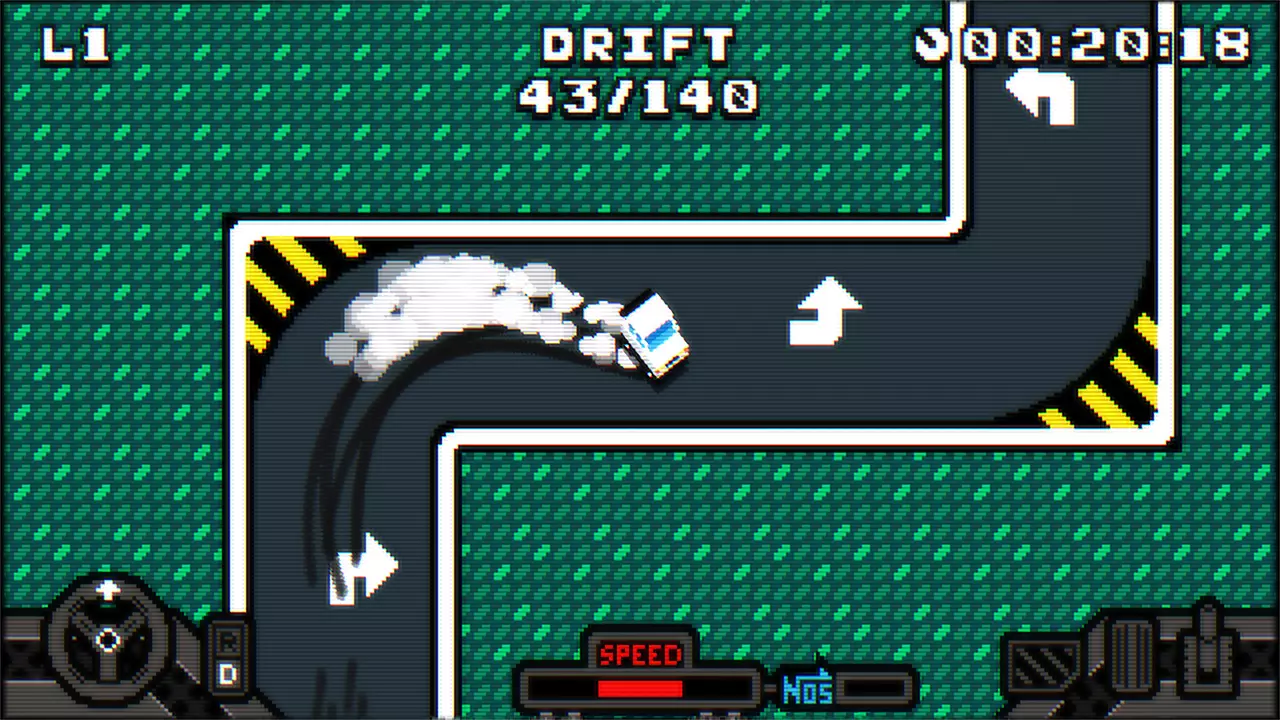Click the 00:20:18 race timer
This screenshot has width=1280, height=720.
tap(1095, 43)
